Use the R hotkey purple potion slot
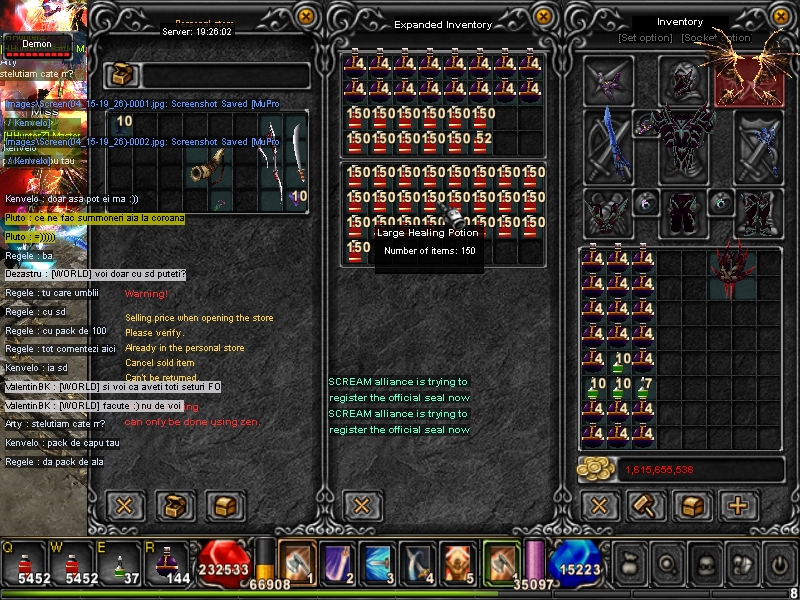Viewport: 800px width, 600px height. (x=166, y=562)
